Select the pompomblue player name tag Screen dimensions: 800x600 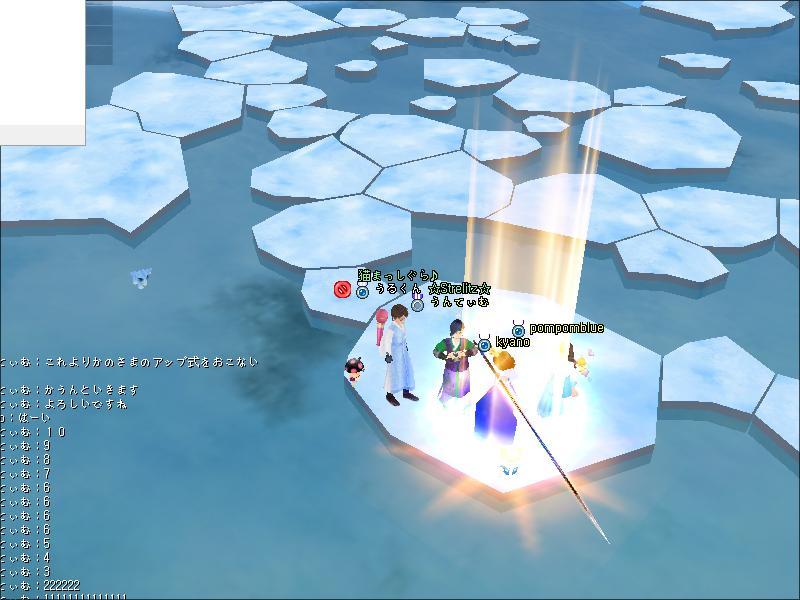click(x=565, y=328)
